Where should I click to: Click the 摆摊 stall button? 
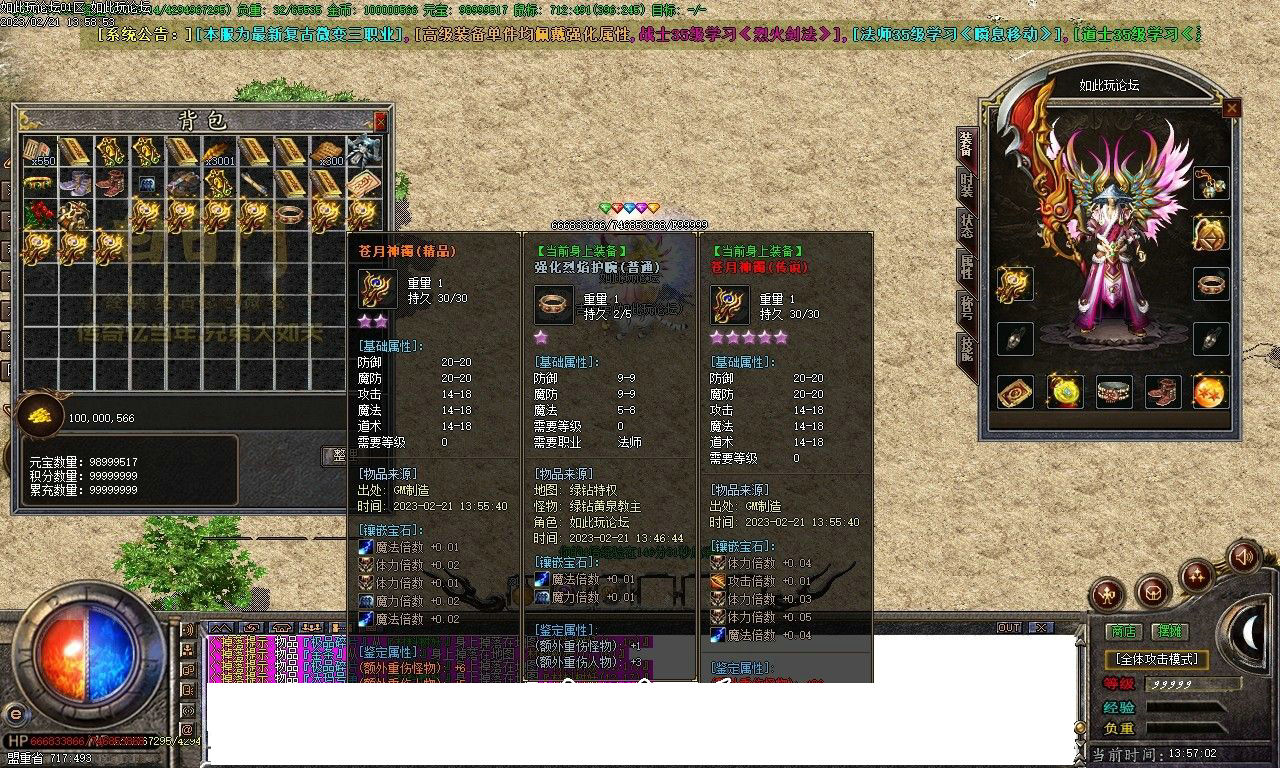pos(1168,630)
